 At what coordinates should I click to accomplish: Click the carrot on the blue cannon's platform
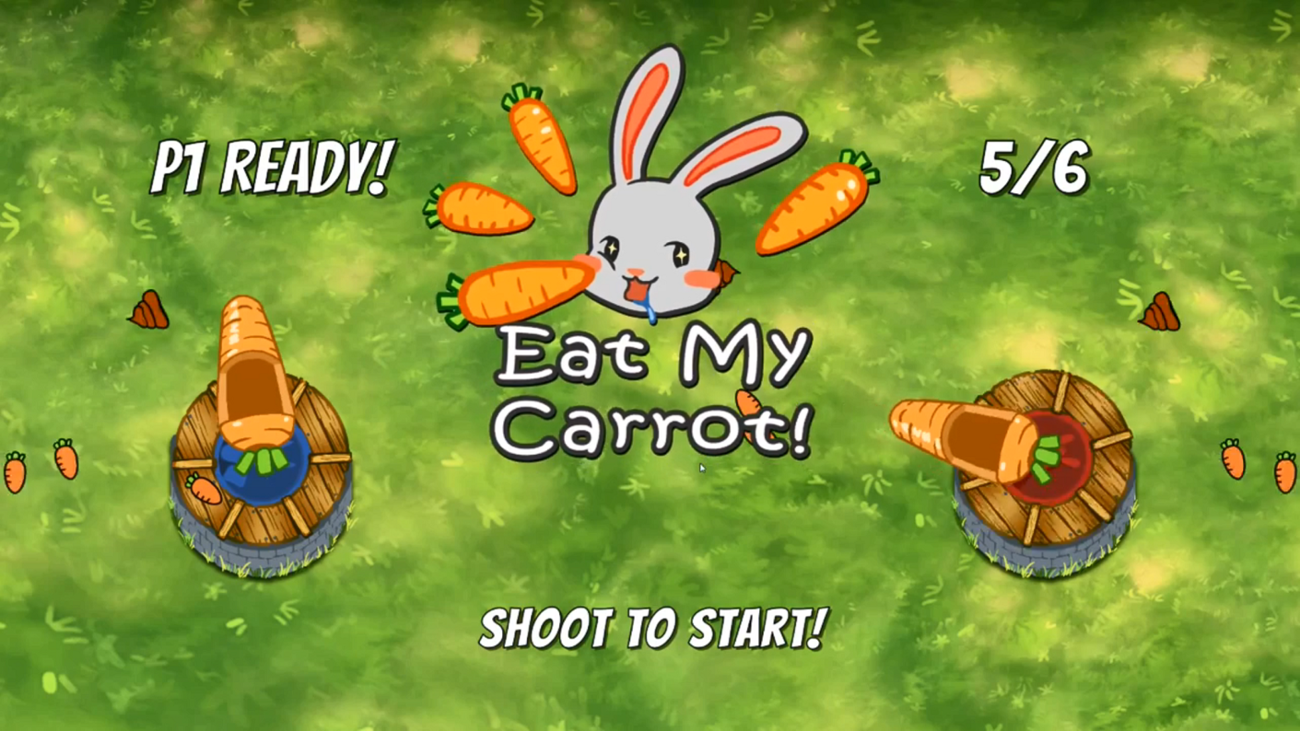click(x=205, y=490)
